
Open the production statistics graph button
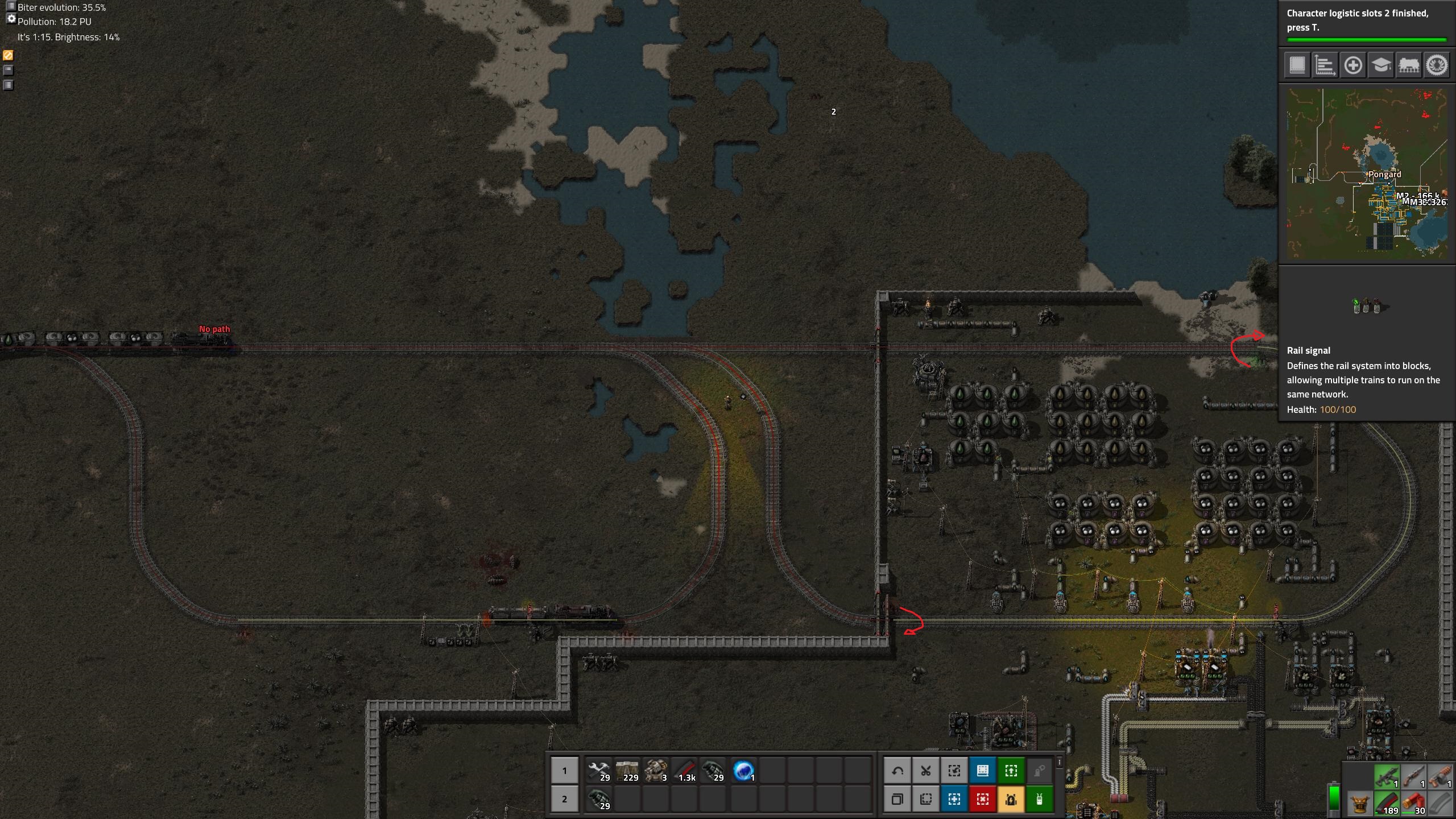1325,65
